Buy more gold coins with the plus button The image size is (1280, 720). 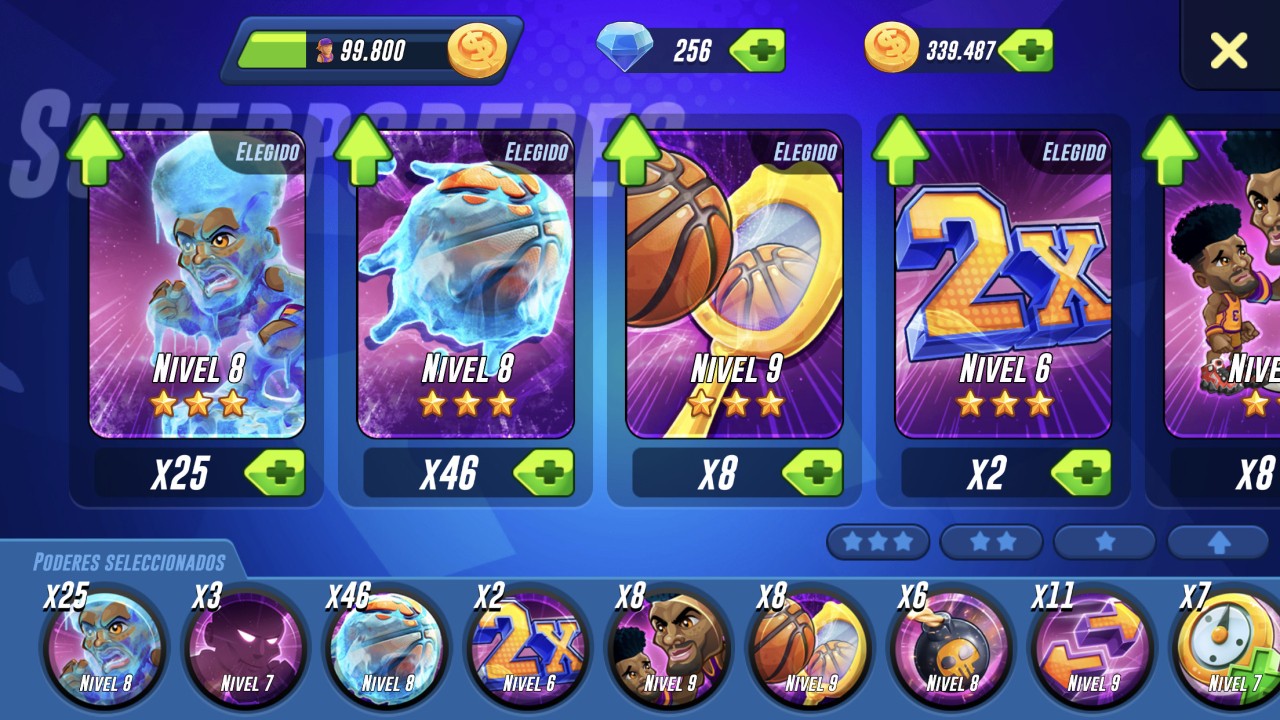(1027, 50)
